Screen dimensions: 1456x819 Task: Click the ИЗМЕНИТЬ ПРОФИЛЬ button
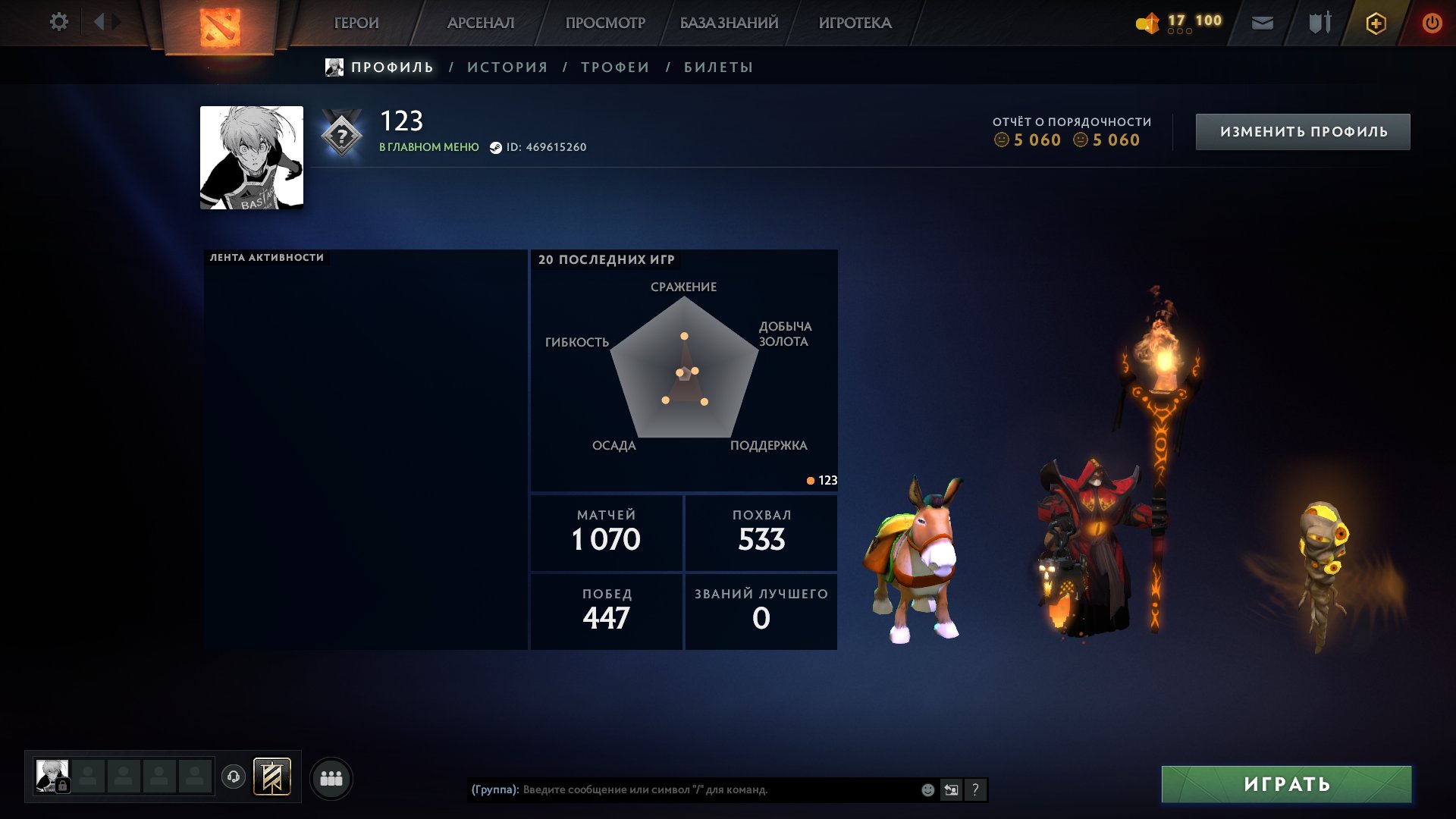click(x=1303, y=132)
